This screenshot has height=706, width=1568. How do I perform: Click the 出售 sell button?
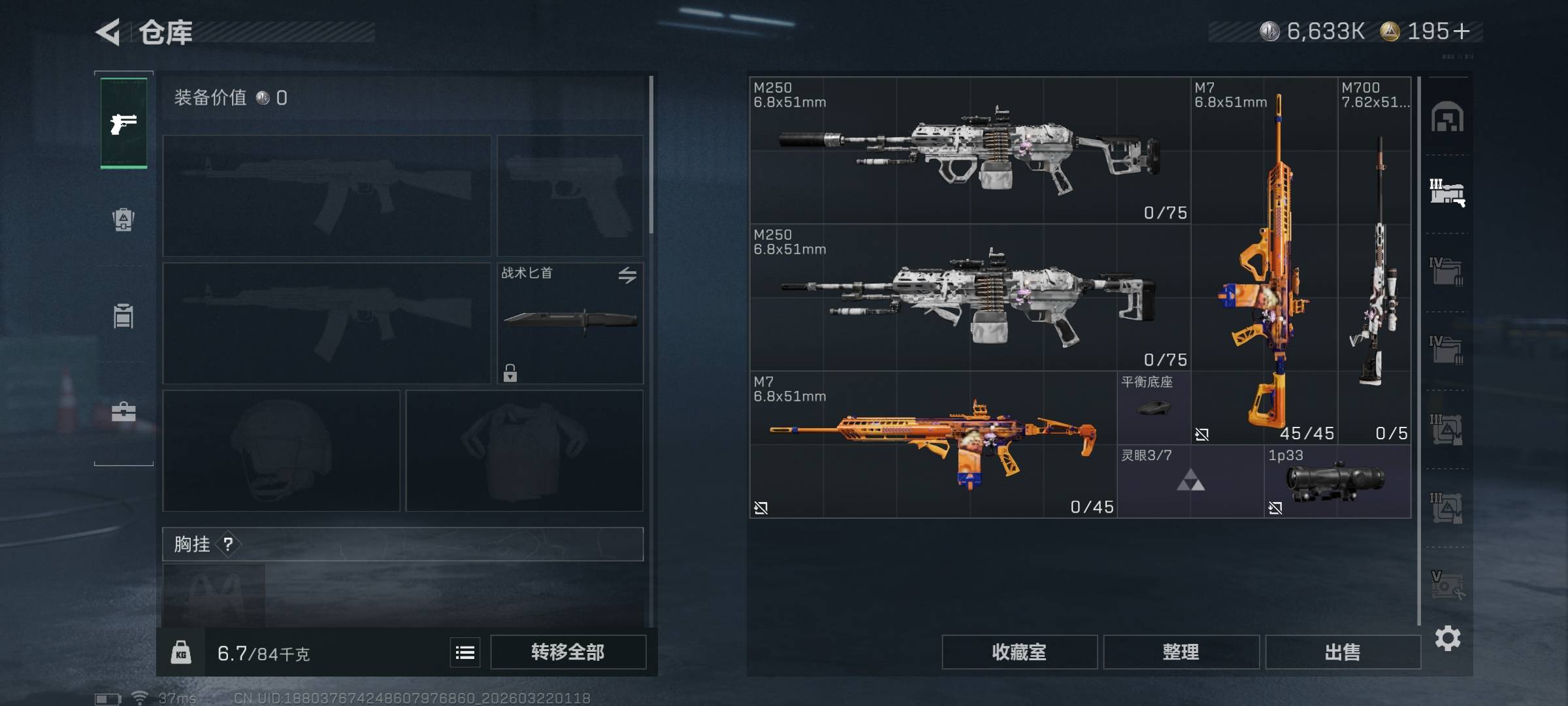click(1343, 652)
